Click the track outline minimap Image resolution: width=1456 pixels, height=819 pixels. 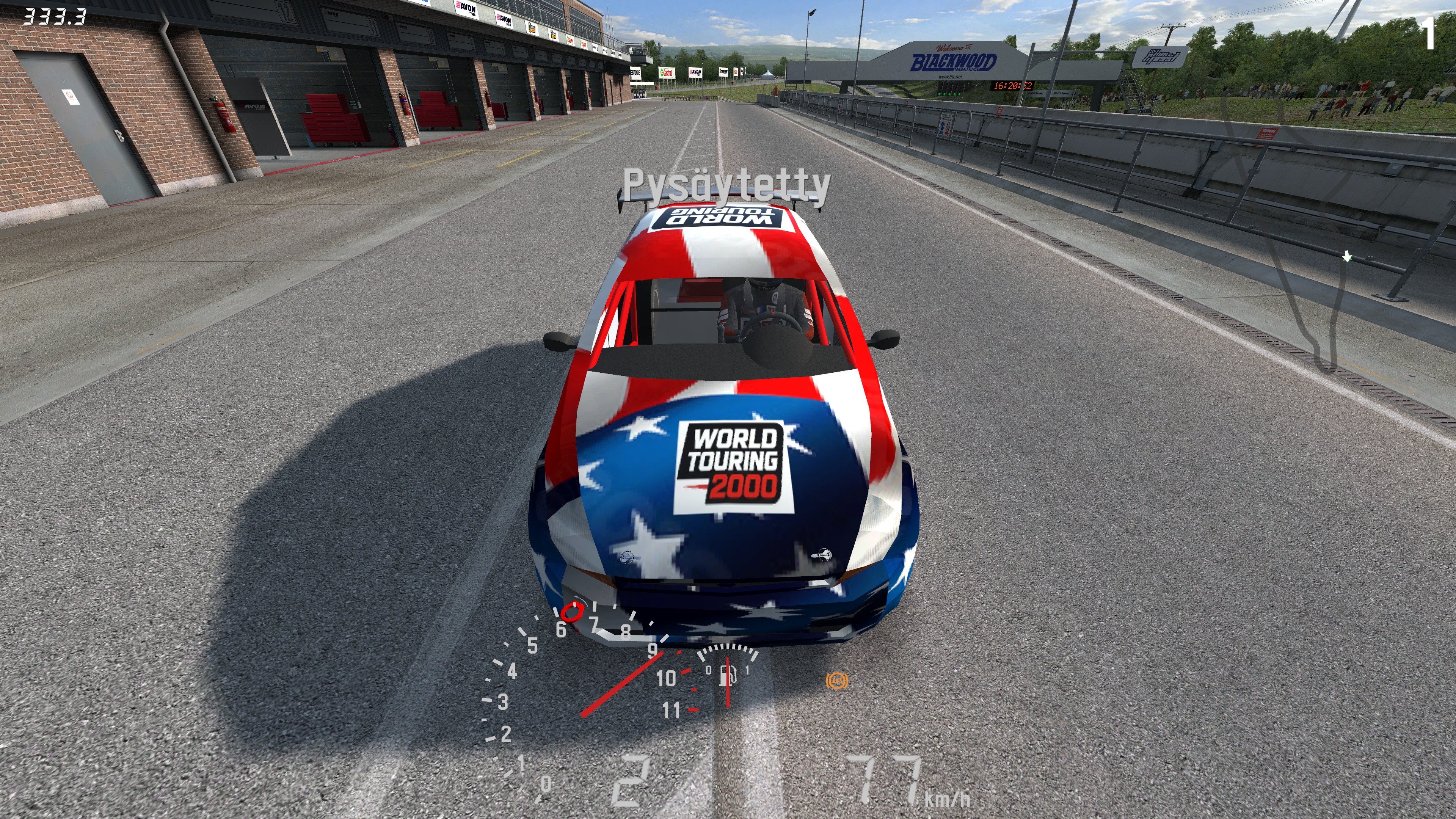tap(1294, 237)
